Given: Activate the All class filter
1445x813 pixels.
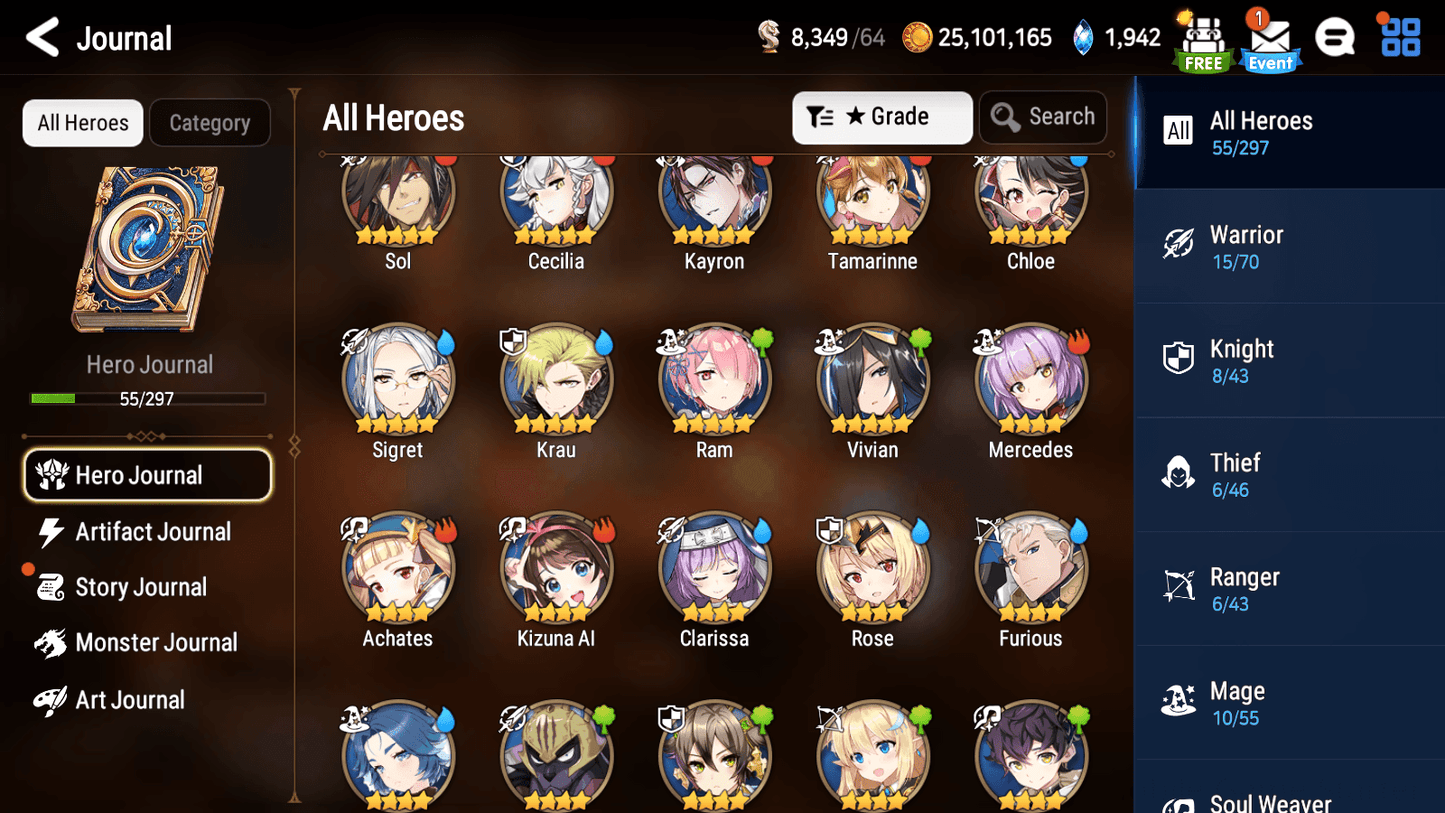Looking at the screenshot, I should click(x=1178, y=131).
